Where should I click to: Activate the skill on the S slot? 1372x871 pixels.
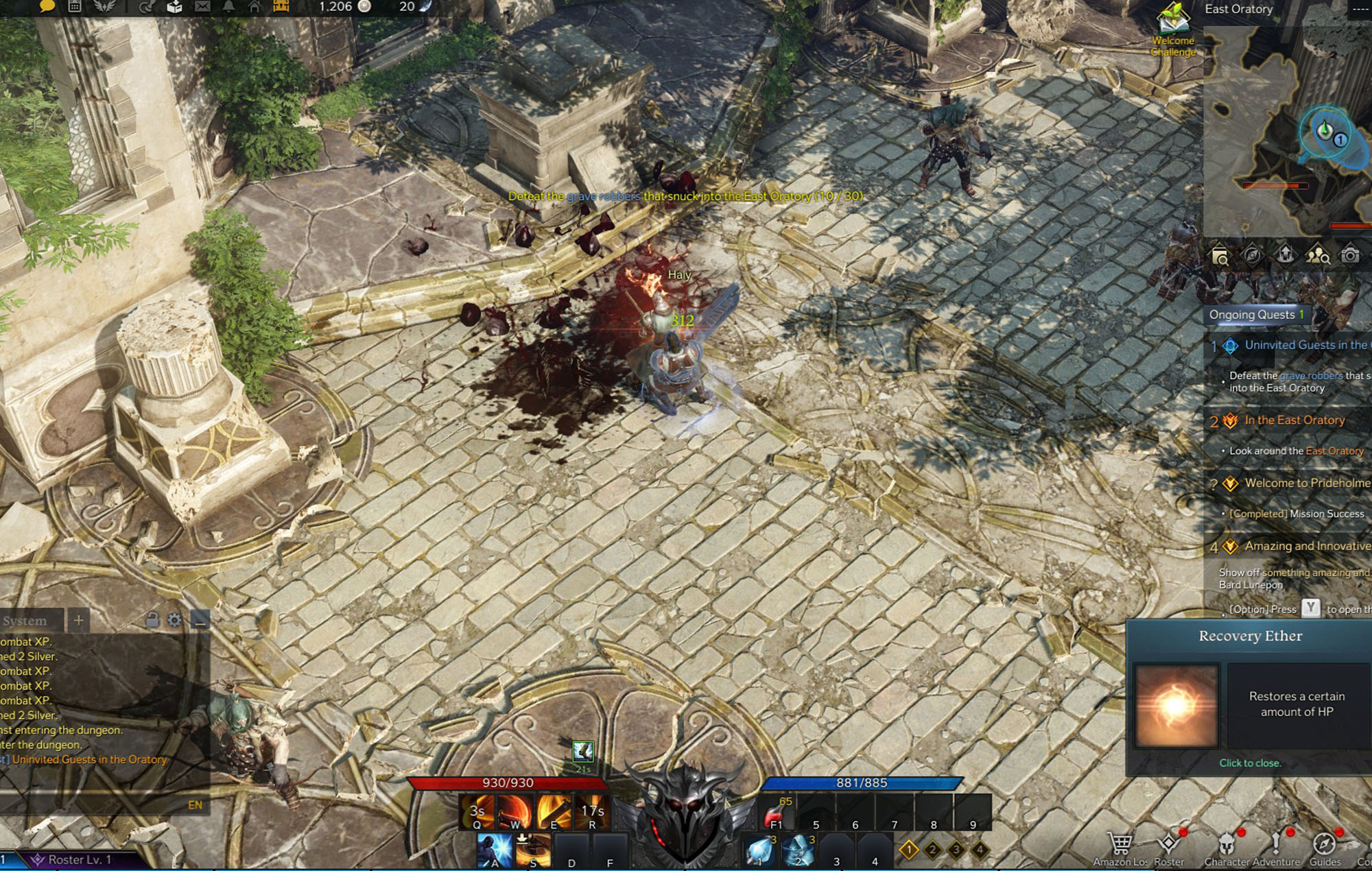click(533, 851)
